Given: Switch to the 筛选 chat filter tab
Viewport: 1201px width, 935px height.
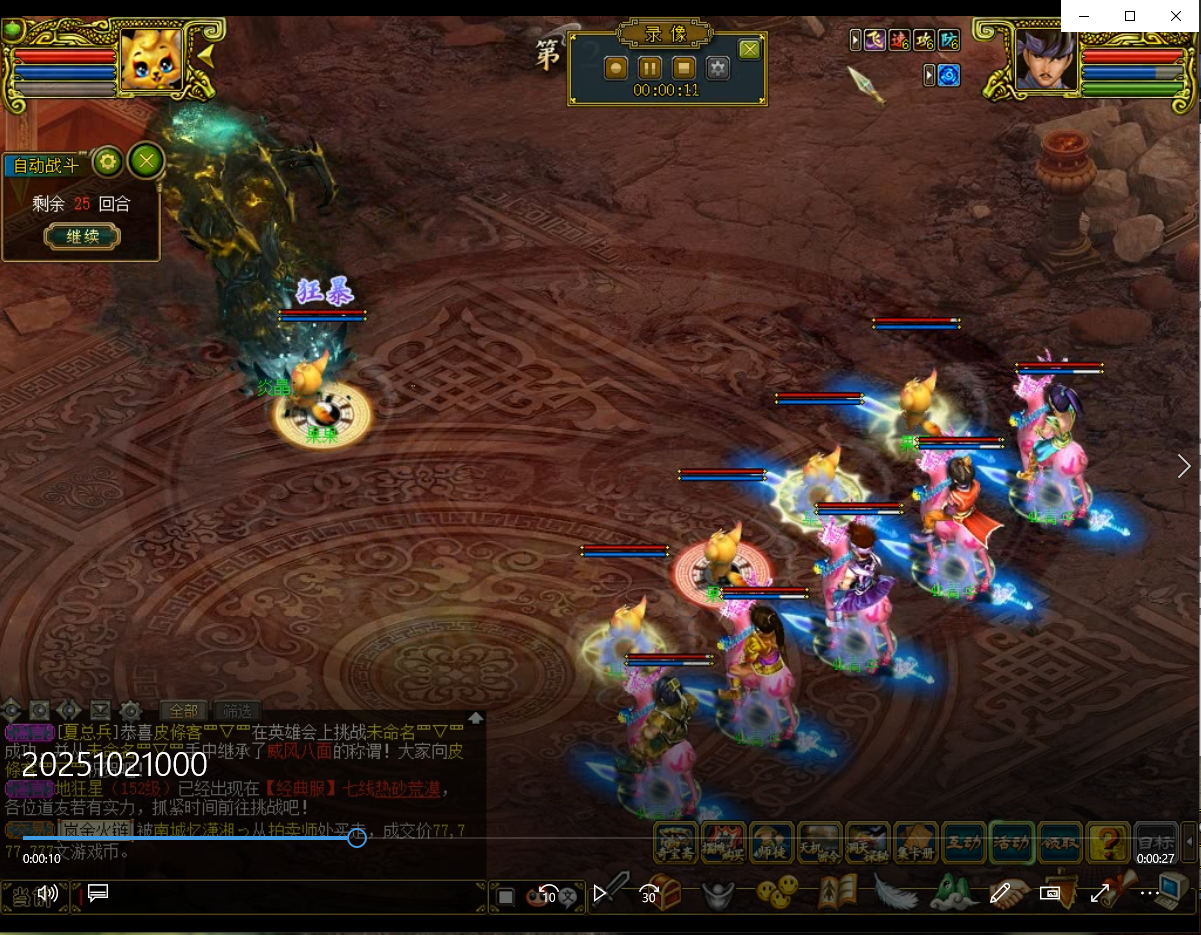Looking at the screenshot, I should [x=237, y=711].
